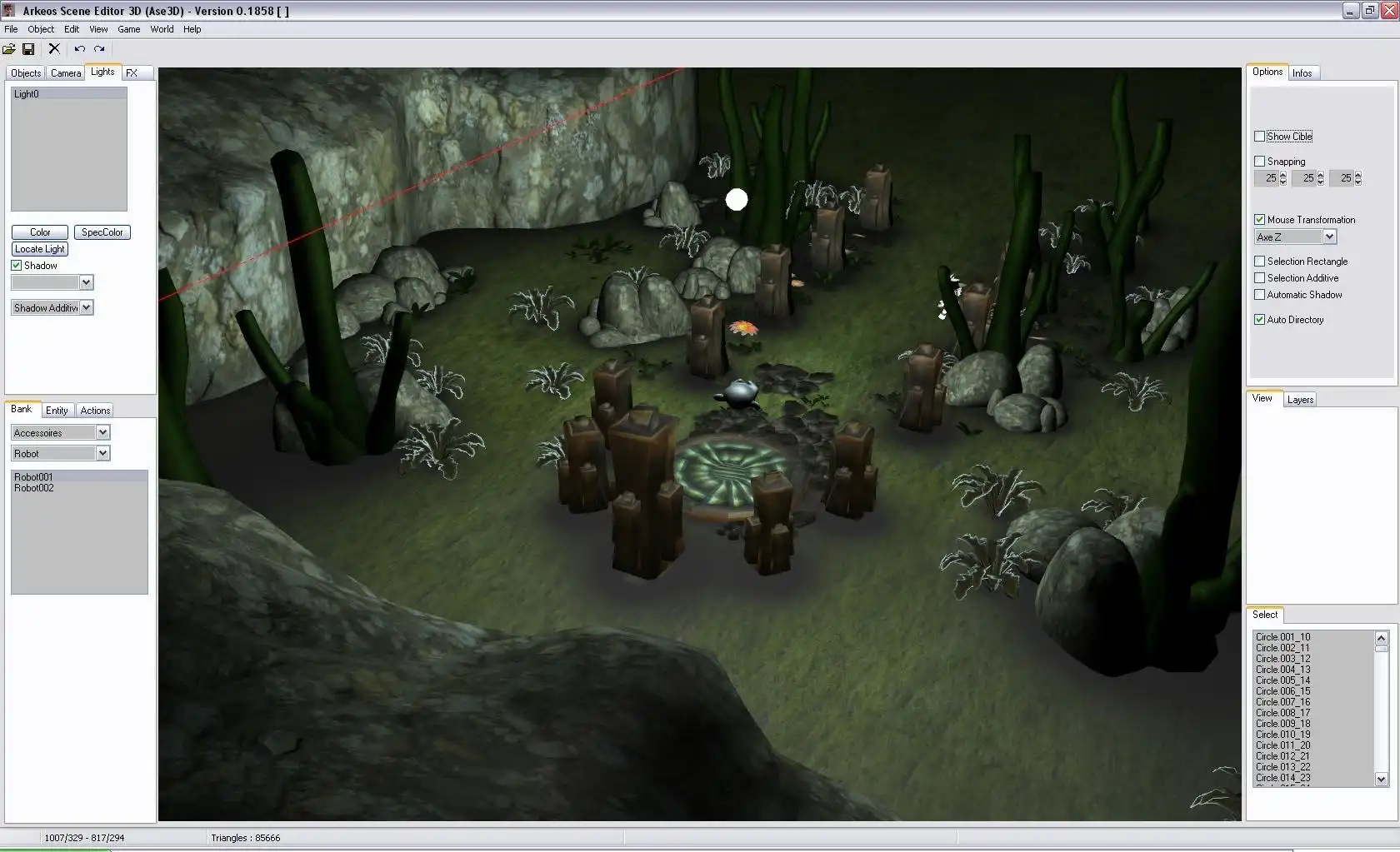1400x852 pixels.
Task: Switch to the Entity tab
Action: pyautogui.click(x=57, y=411)
